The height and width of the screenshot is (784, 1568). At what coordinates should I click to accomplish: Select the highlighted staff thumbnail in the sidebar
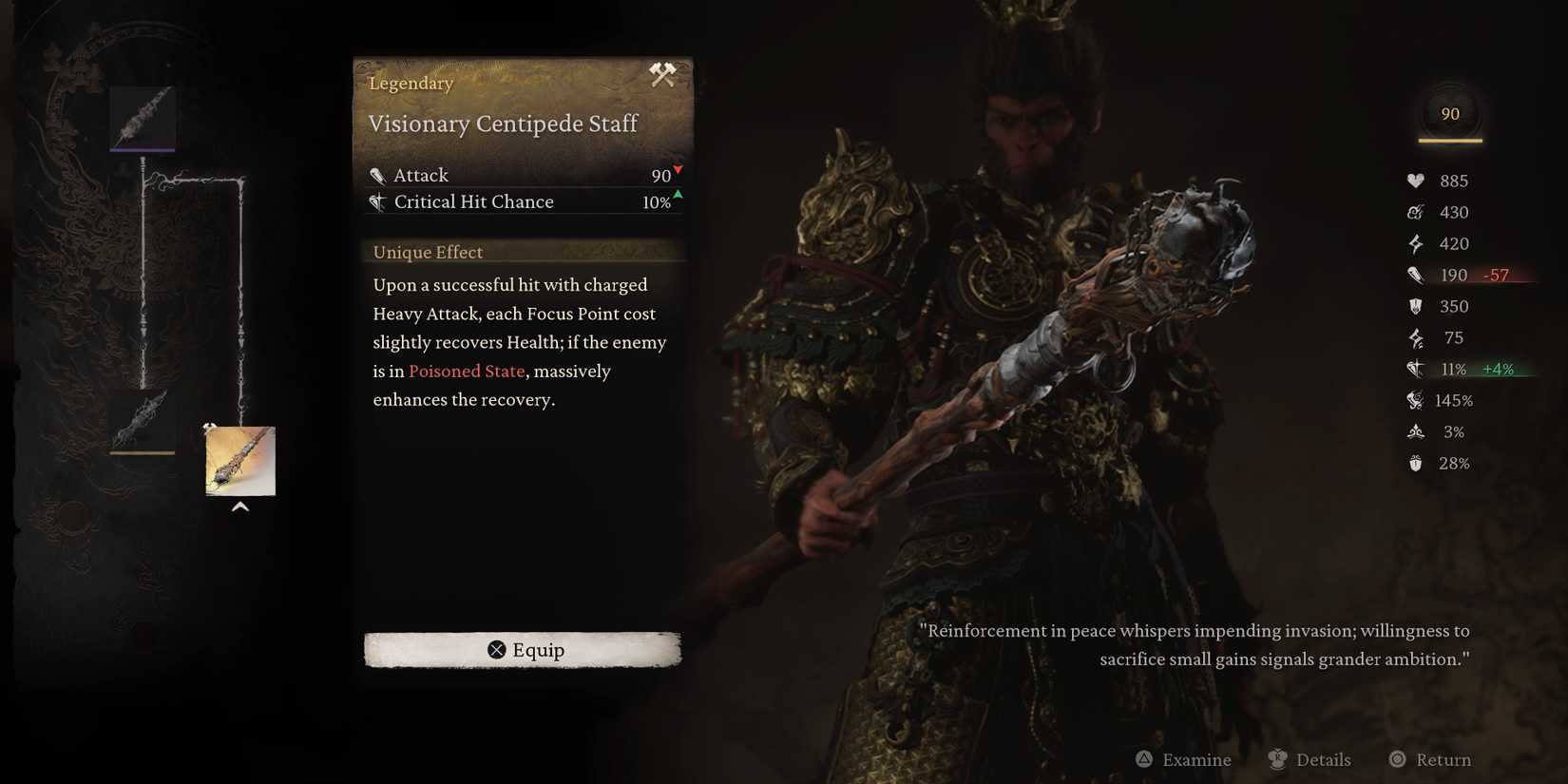[239, 461]
